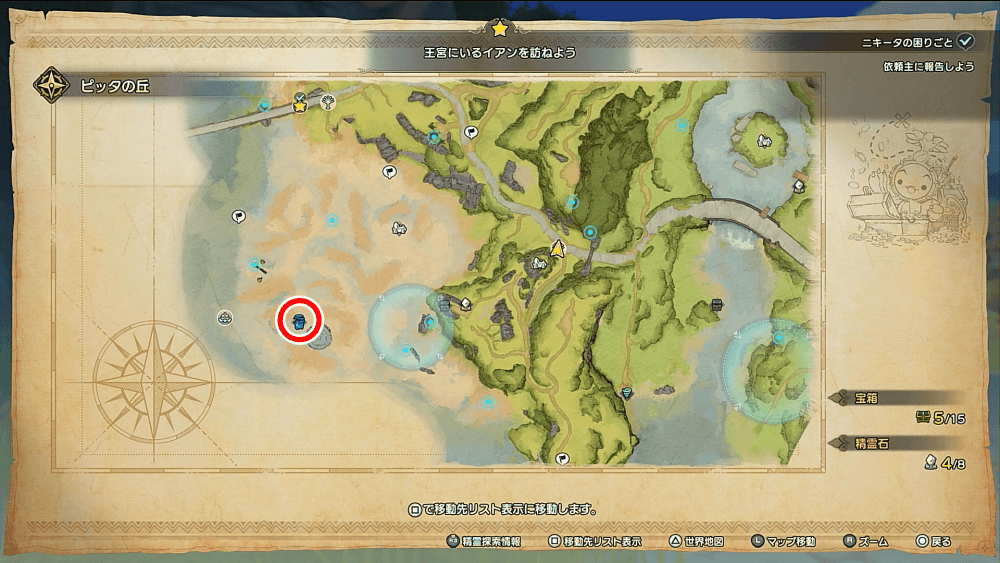Screen dimensions: 1000x563
Task: Click the gold star quest marker on map
Action: [x=299, y=105]
